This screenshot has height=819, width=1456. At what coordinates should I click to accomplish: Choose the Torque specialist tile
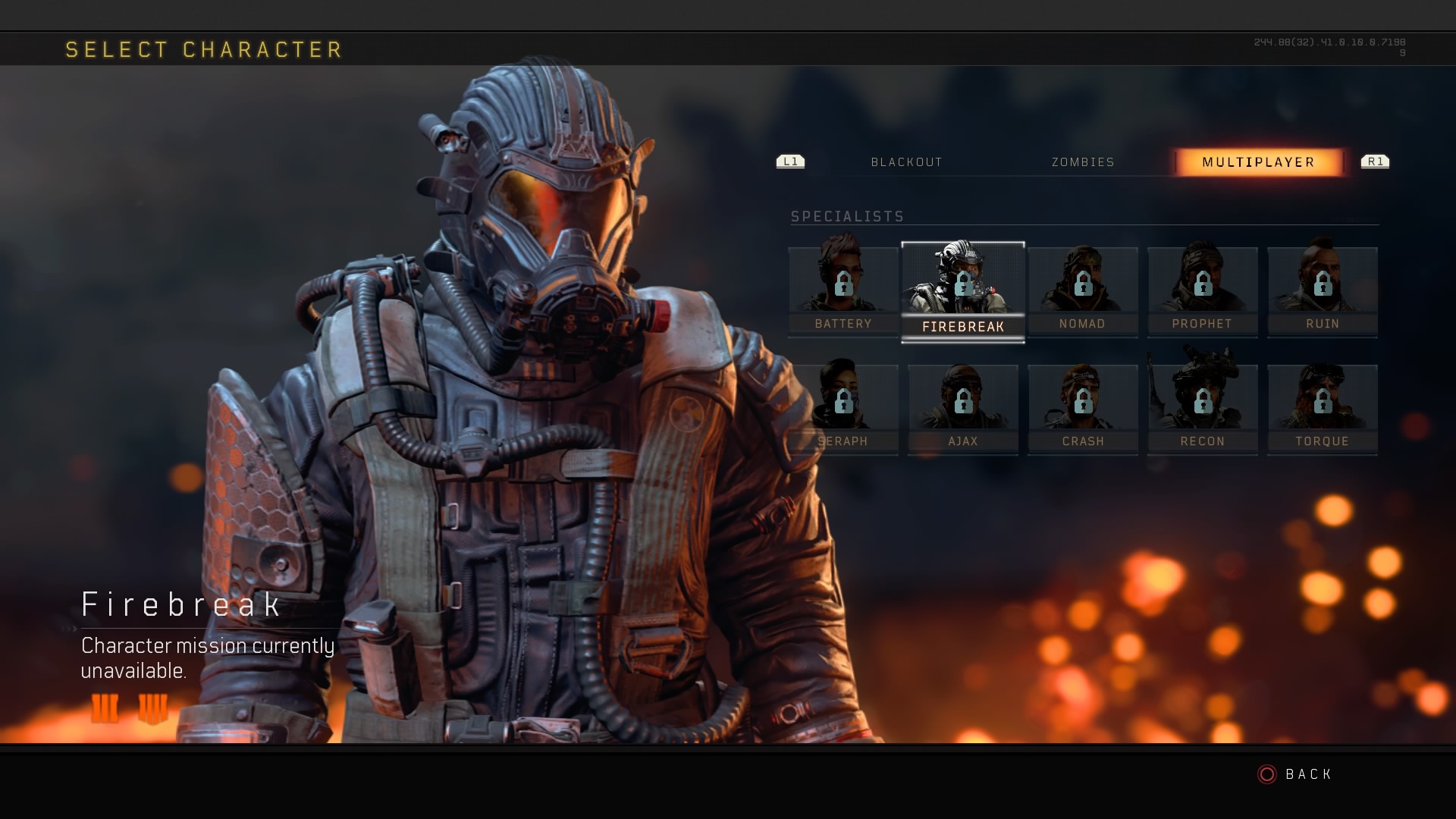pos(1323,409)
